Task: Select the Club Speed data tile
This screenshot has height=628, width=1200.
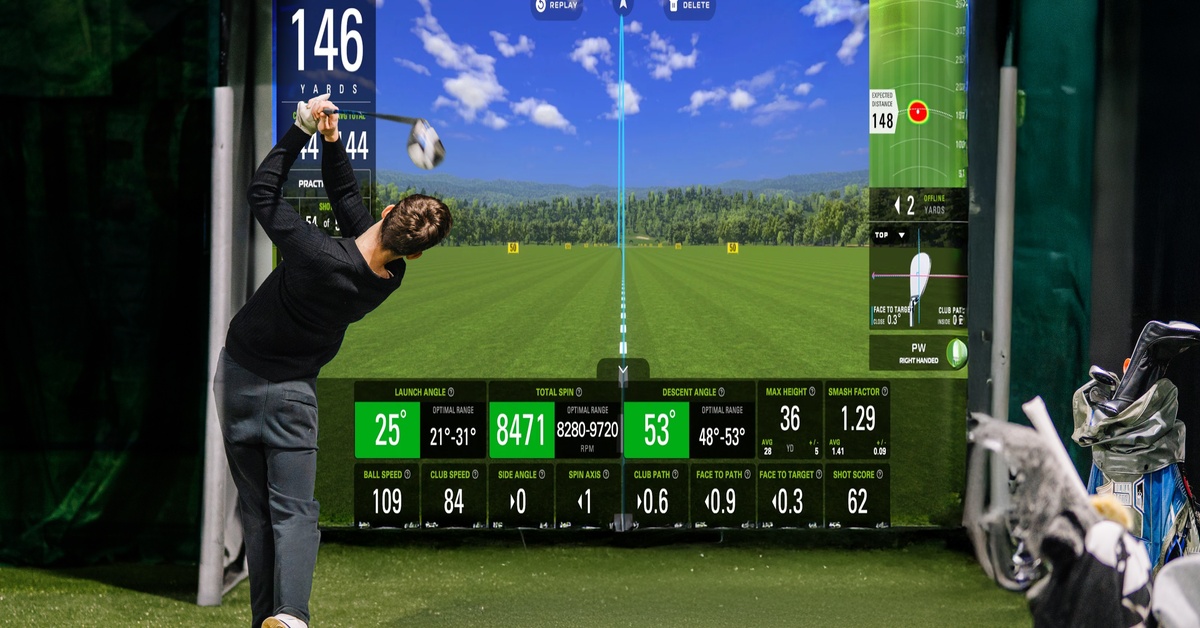Action: (454, 495)
